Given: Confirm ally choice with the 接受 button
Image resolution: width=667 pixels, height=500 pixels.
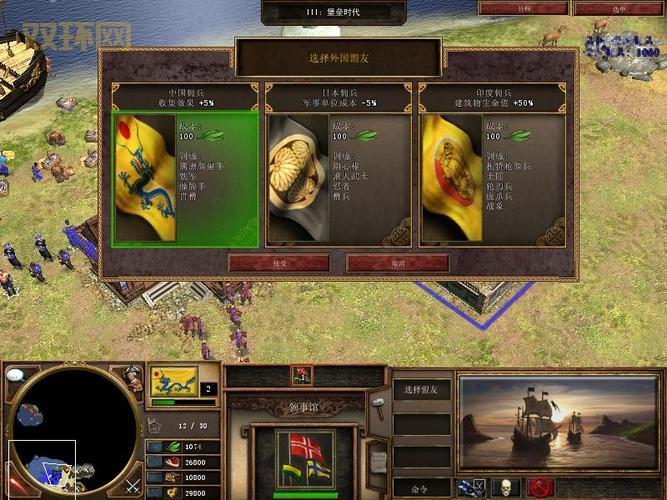Looking at the screenshot, I should (278, 262).
